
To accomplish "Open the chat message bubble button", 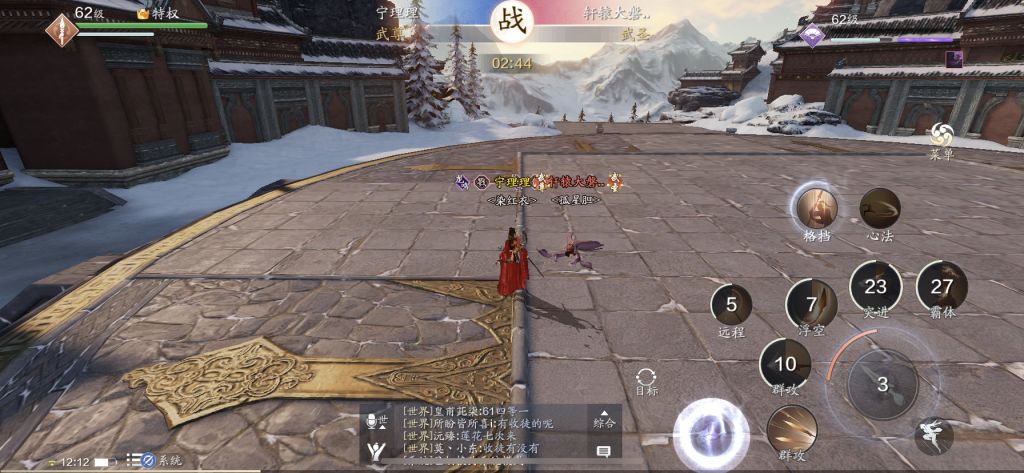I will 604,451.
